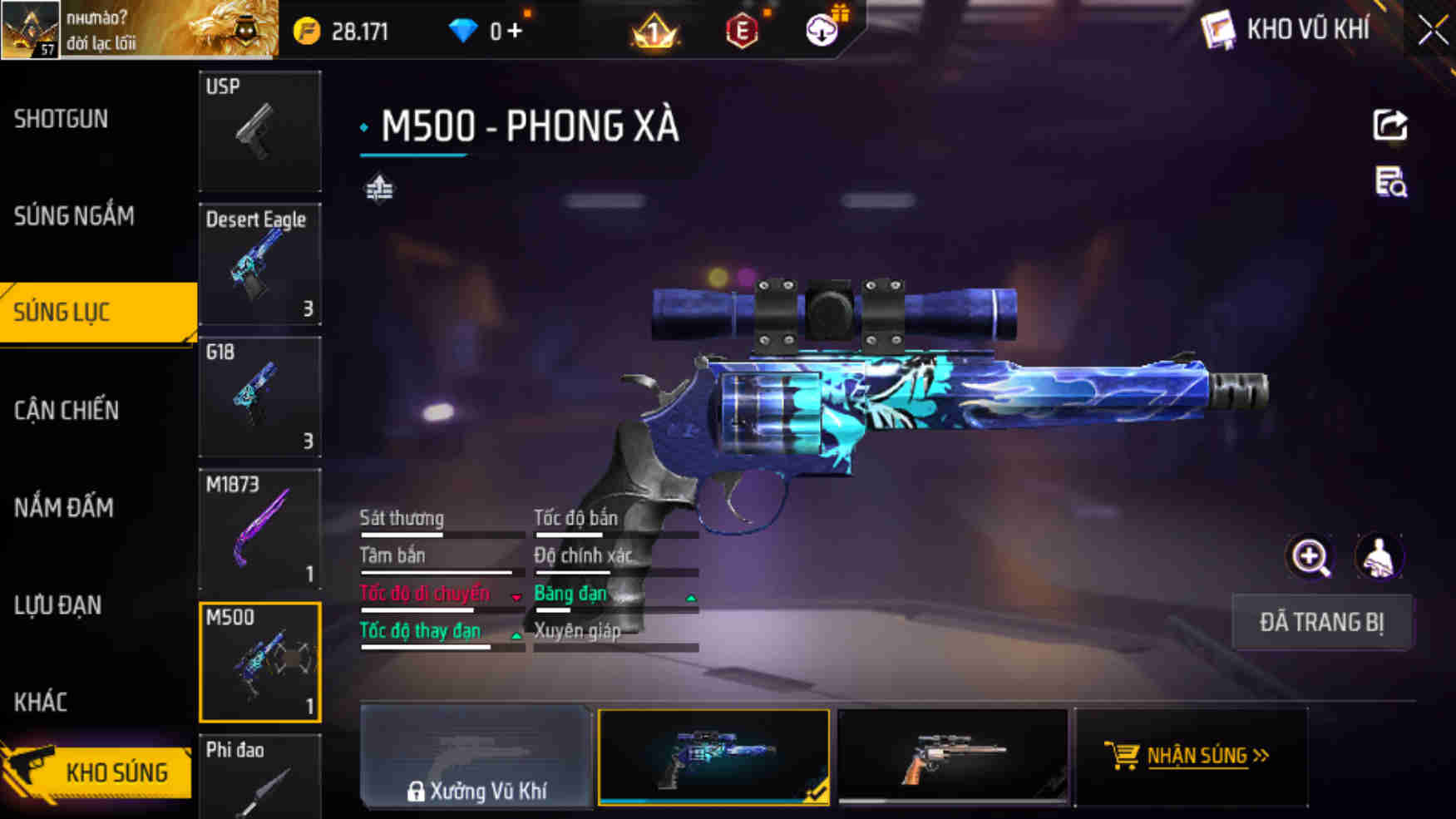Click the rank crown icon

click(654, 31)
